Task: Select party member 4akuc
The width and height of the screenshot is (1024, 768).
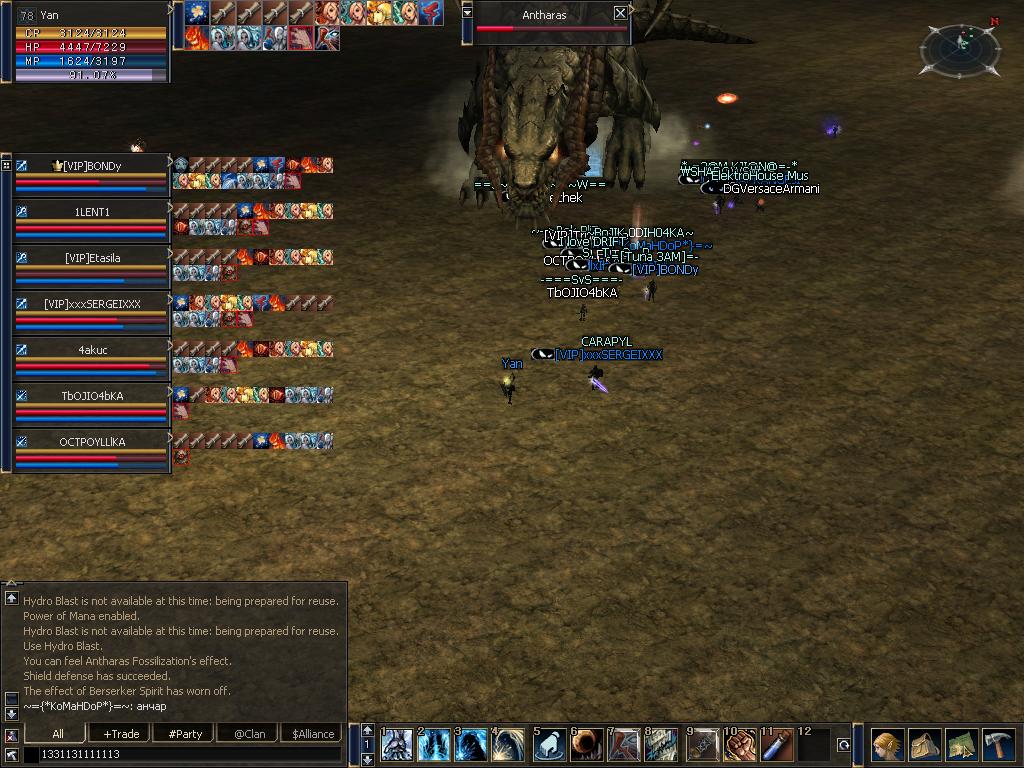Action: click(92, 350)
